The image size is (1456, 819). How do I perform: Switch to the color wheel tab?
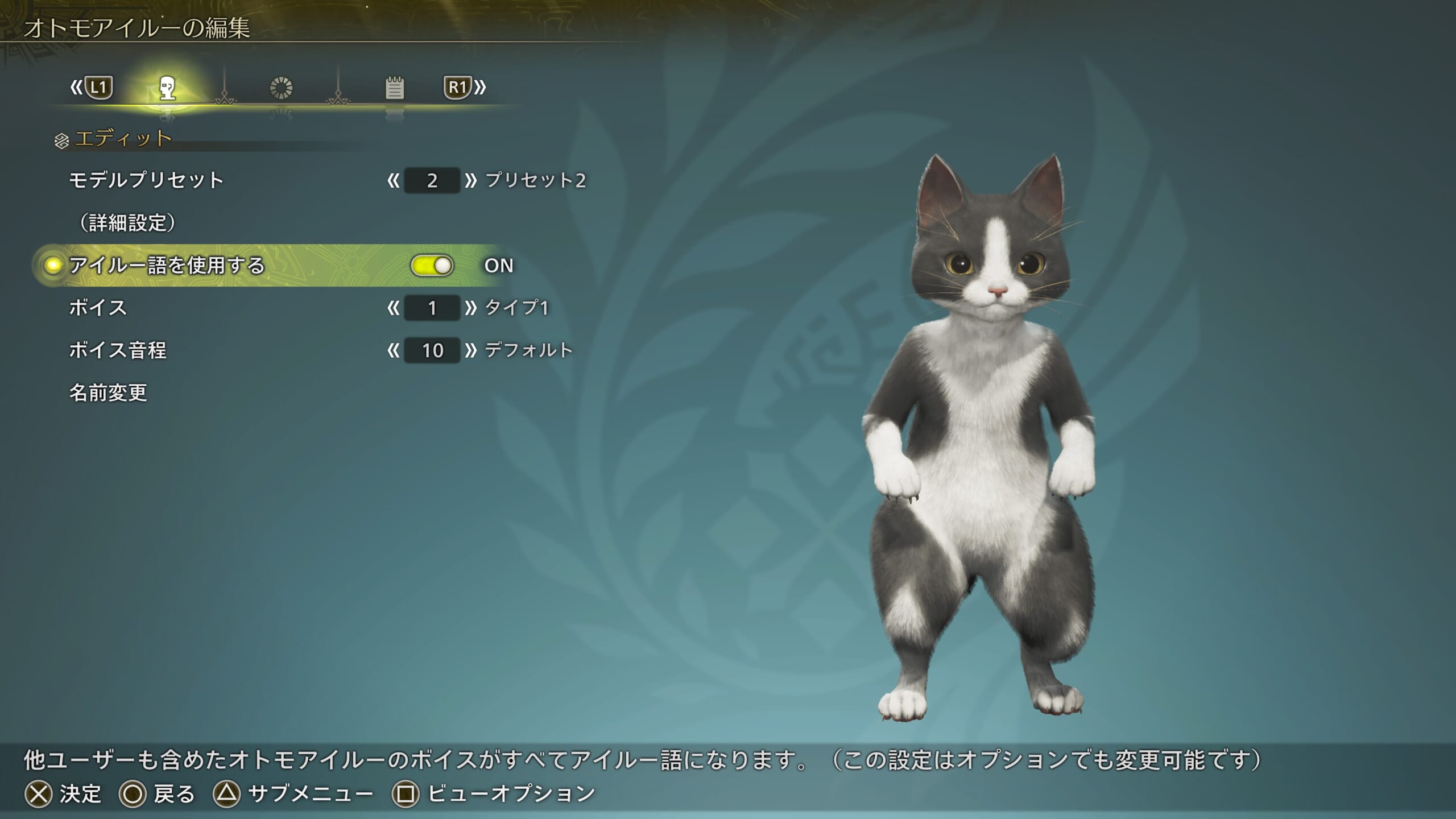click(281, 88)
